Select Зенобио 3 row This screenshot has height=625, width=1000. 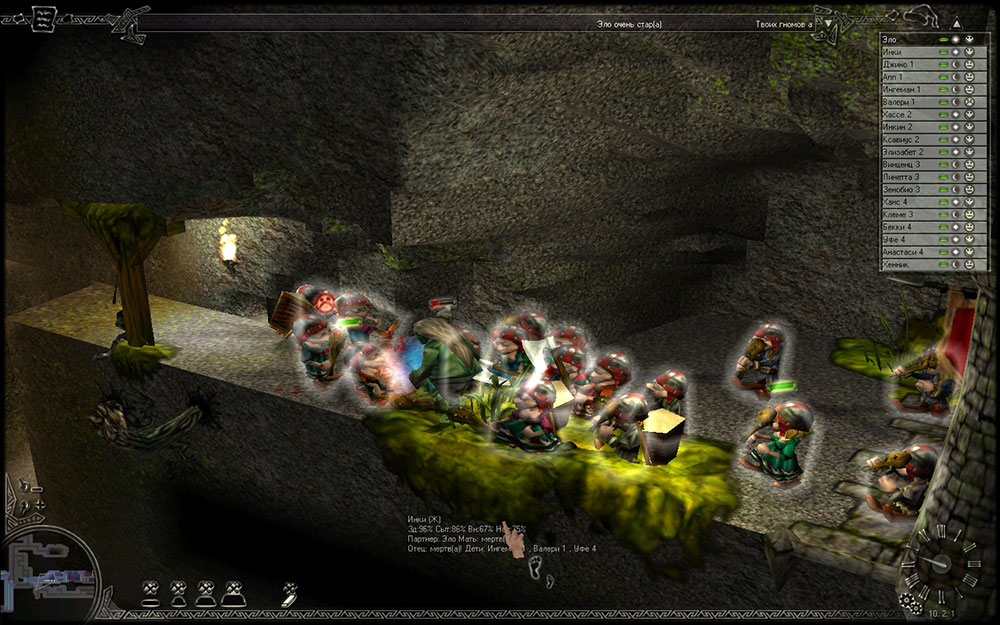click(905, 190)
